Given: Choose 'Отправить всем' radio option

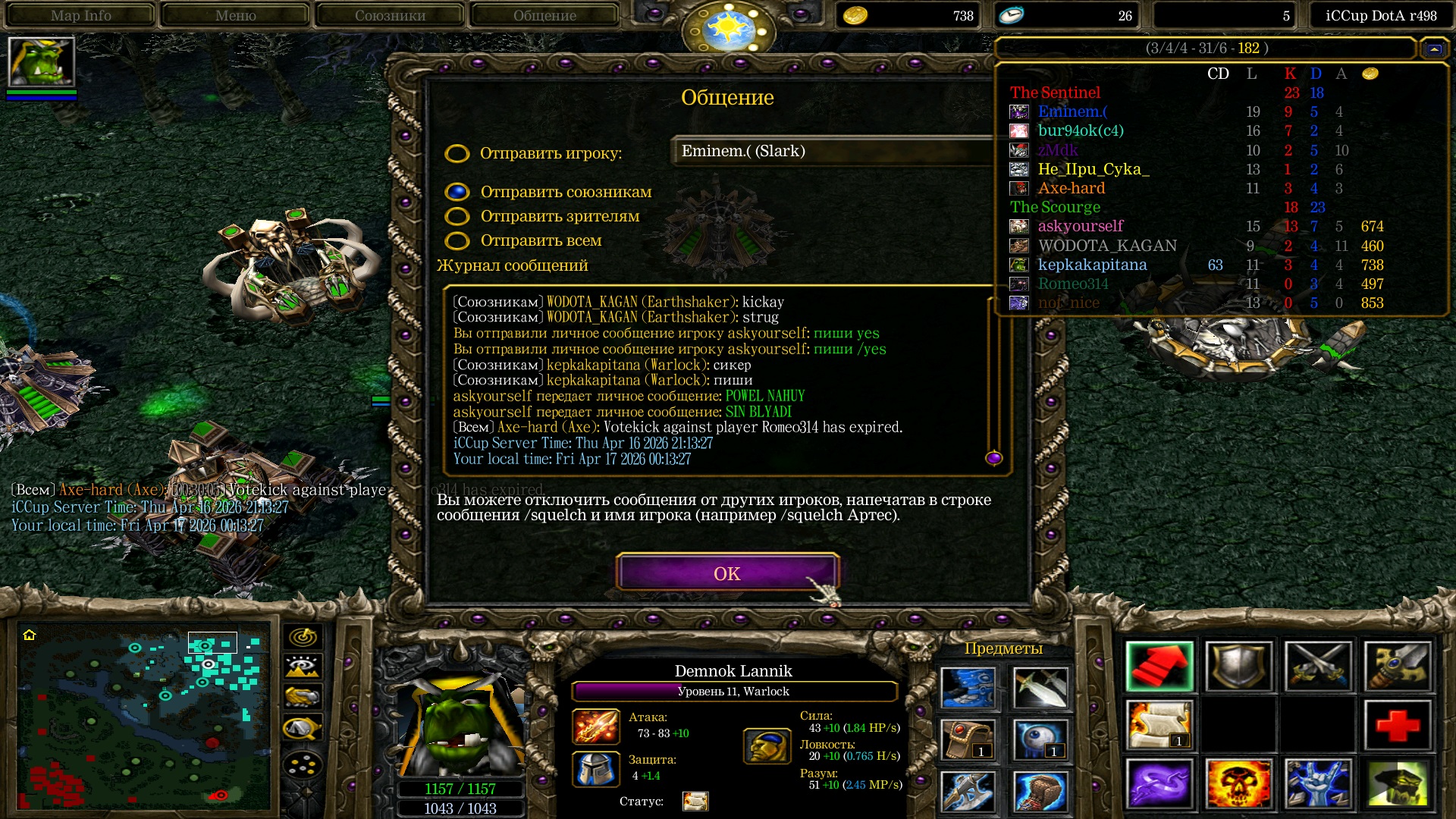Looking at the screenshot, I should pos(457,241).
